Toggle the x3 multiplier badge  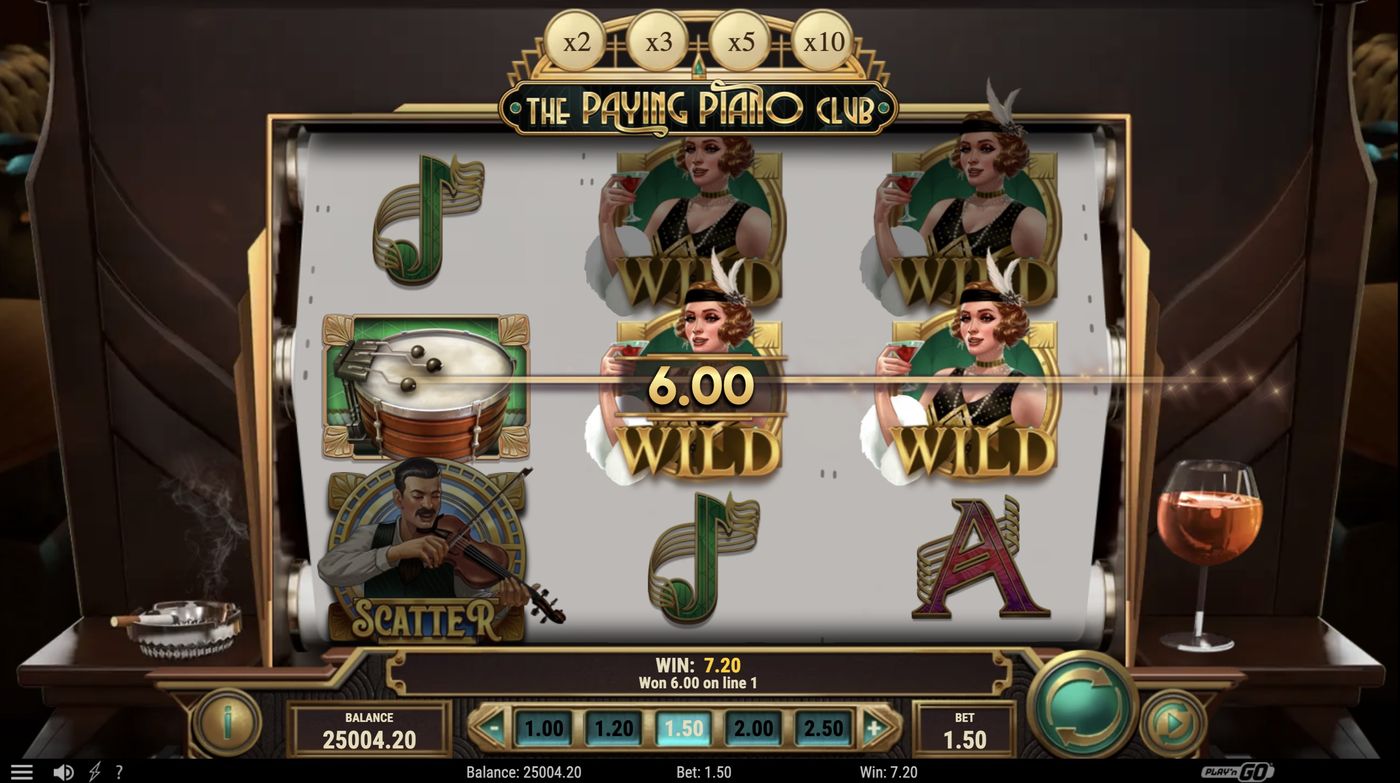pyautogui.click(x=658, y=41)
